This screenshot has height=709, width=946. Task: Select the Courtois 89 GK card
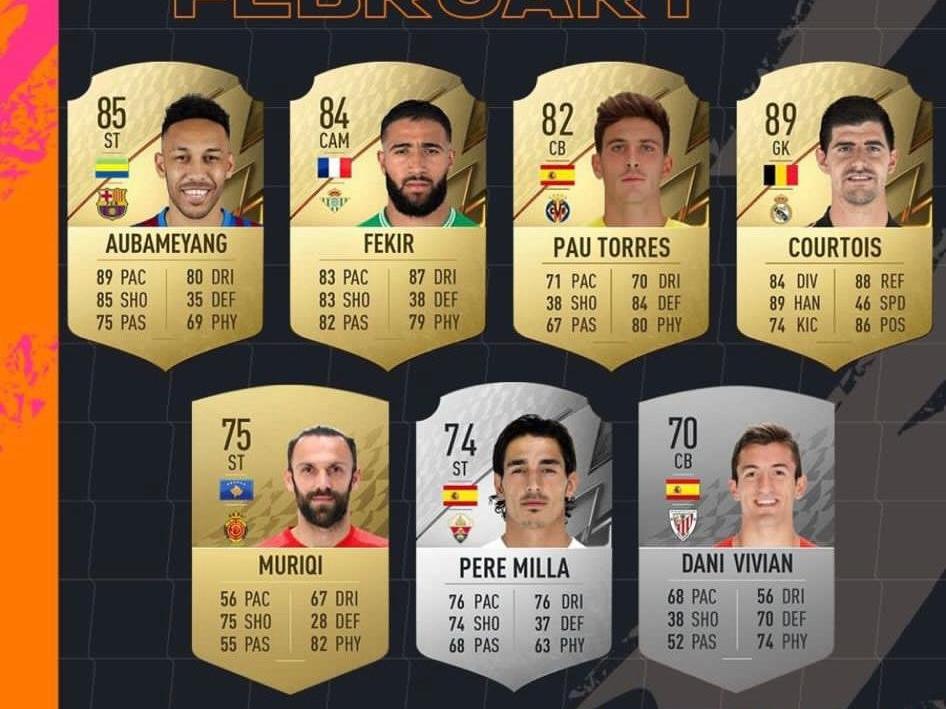pyautogui.click(x=834, y=215)
